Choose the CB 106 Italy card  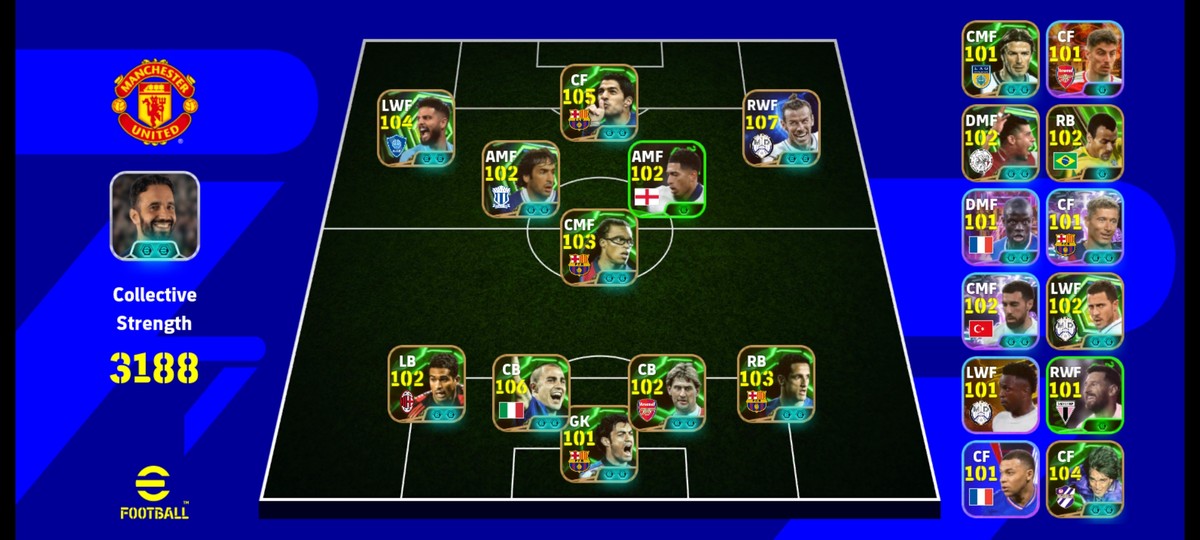coord(531,393)
